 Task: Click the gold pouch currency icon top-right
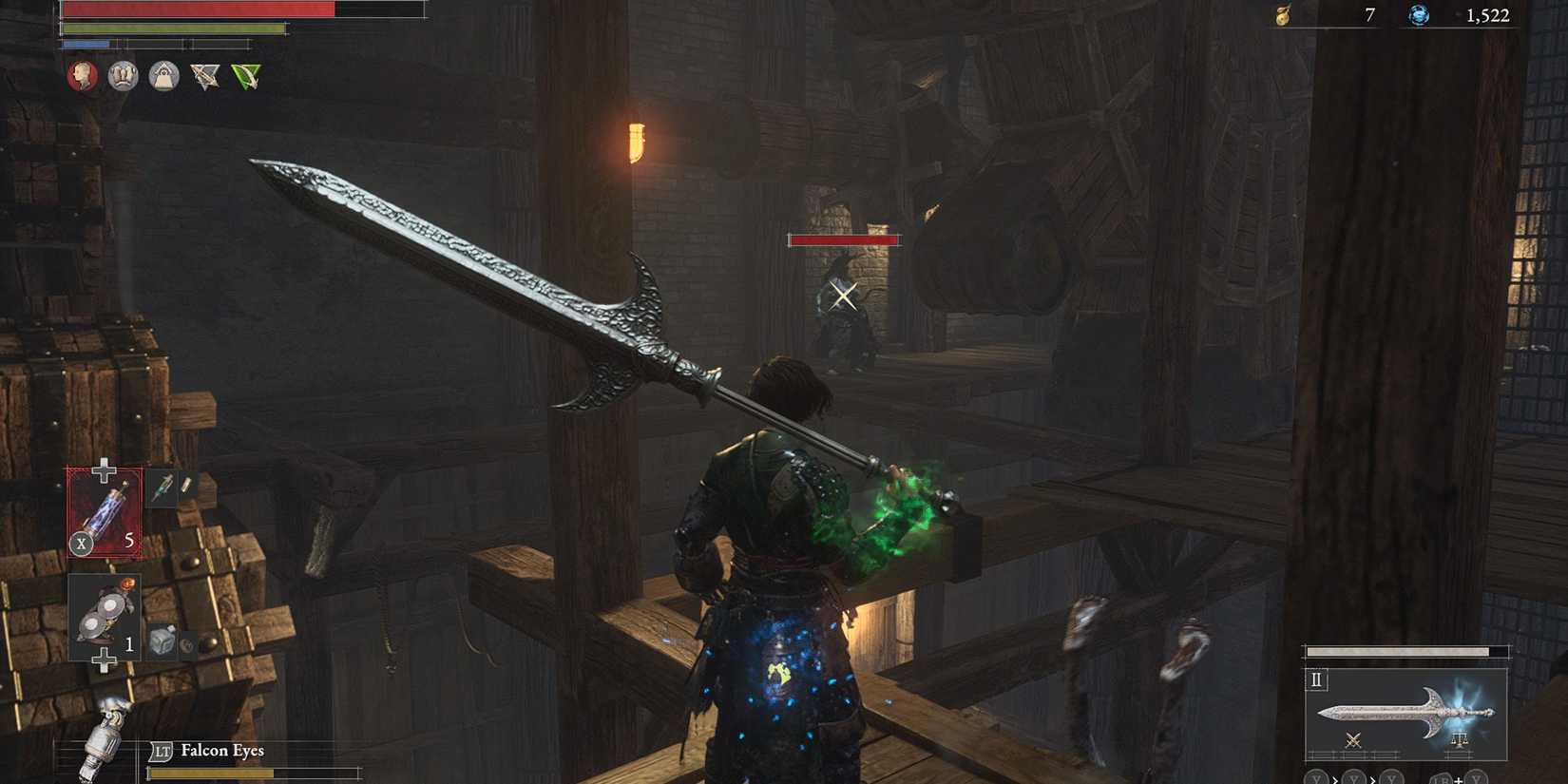[x=1283, y=15]
